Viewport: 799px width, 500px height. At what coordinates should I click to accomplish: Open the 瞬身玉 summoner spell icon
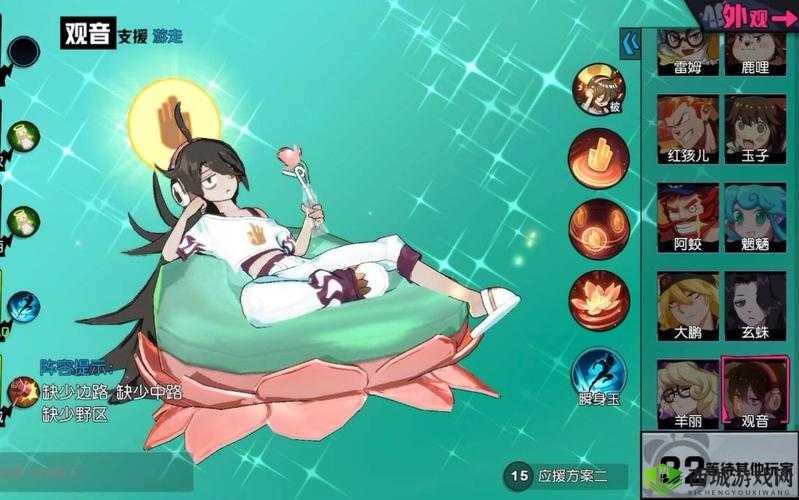[597, 373]
